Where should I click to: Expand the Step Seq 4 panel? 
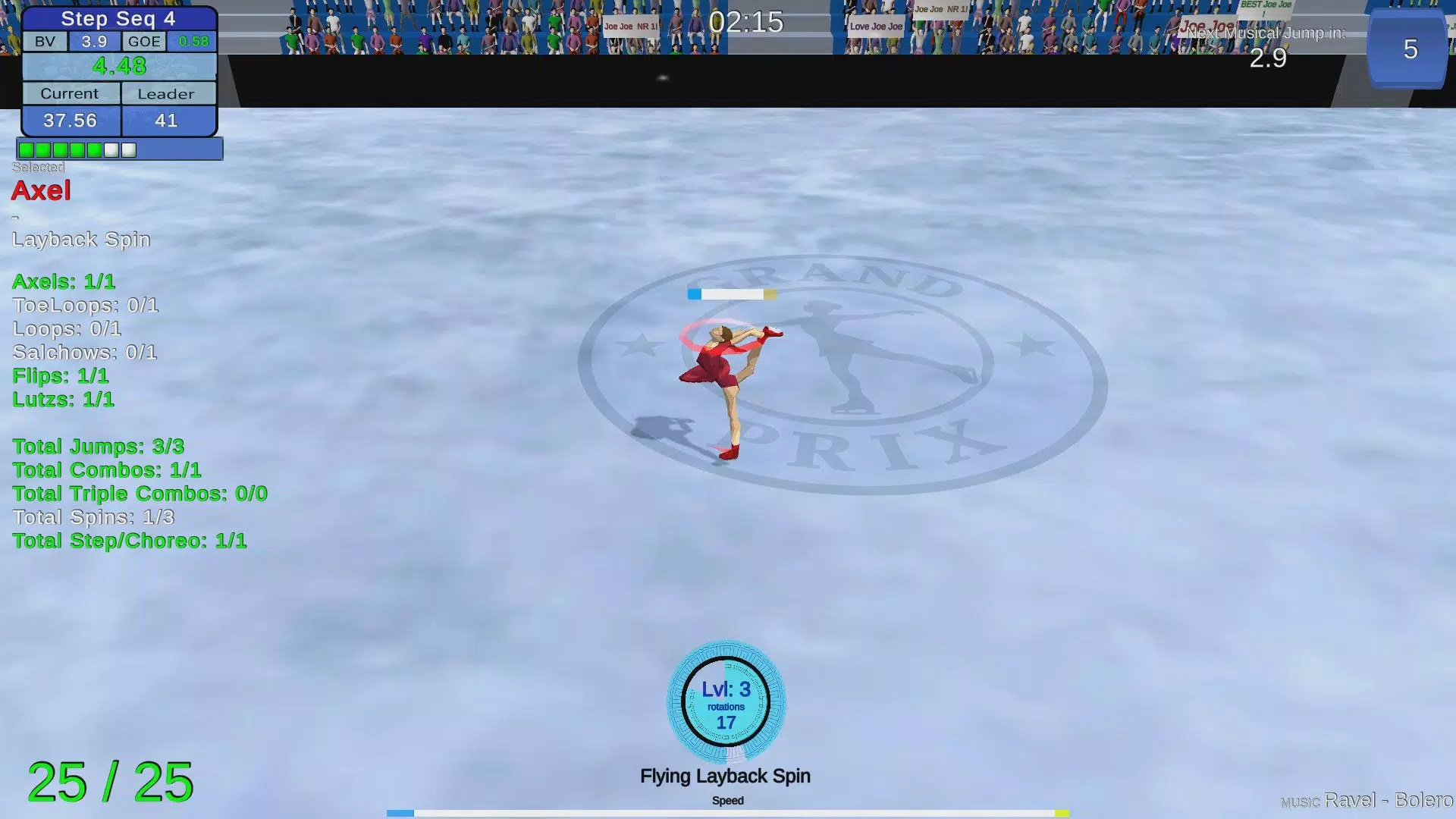[x=118, y=19]
